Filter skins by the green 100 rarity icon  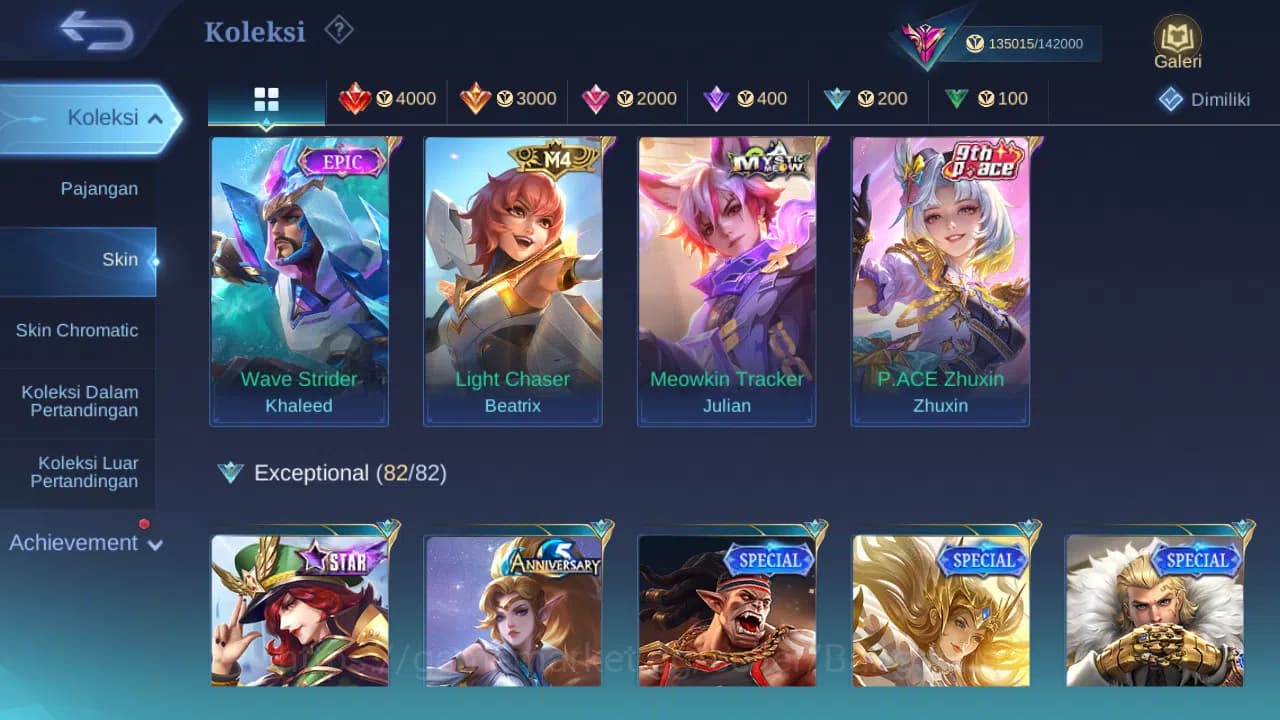click(988, 99)
